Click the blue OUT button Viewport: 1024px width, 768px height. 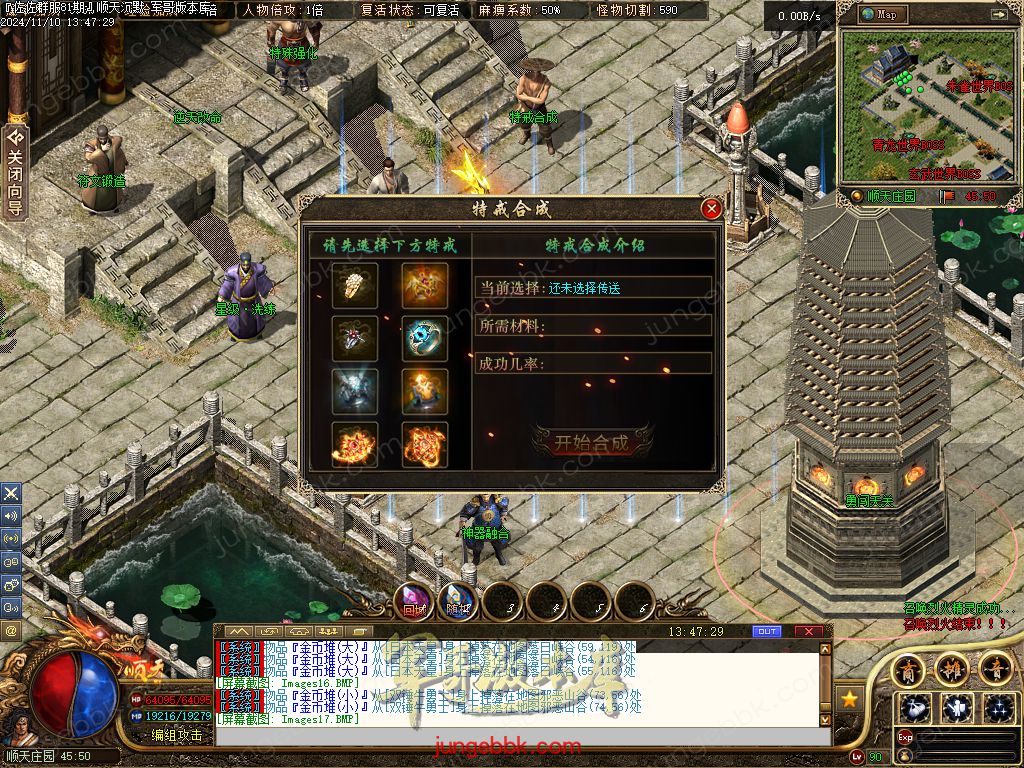[x=767, y=631]
